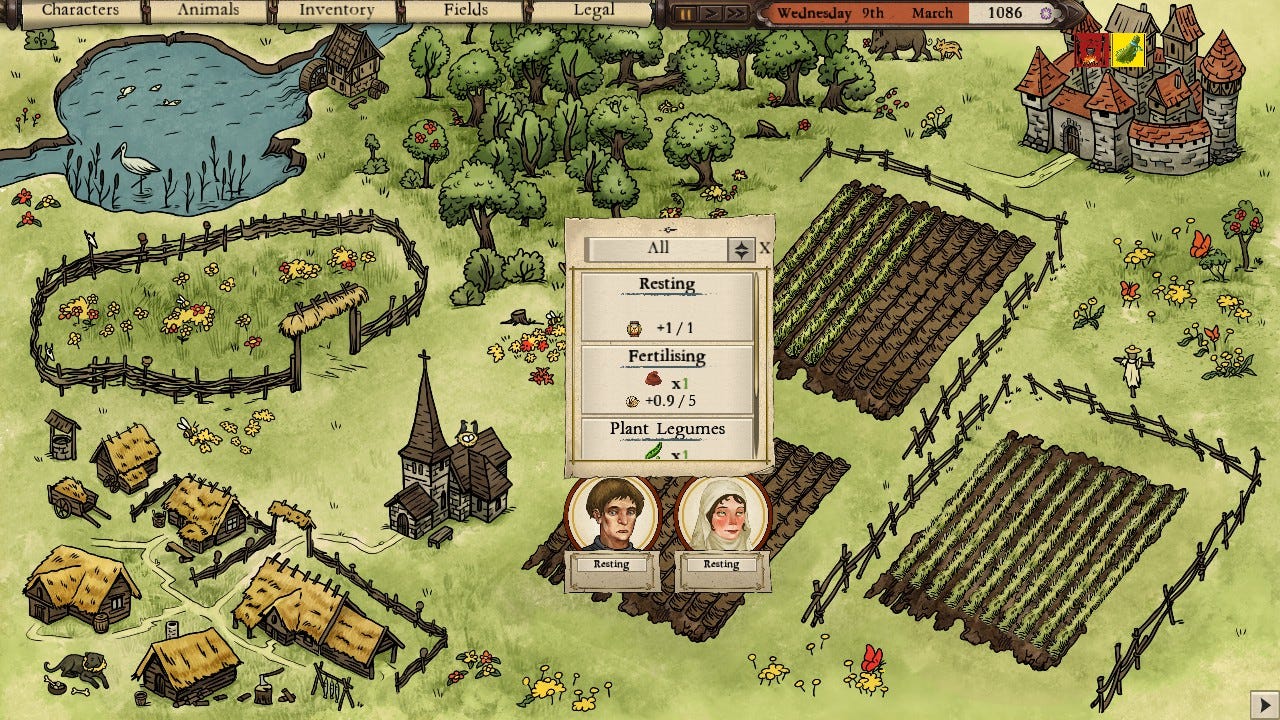Open the Inventory menu
The width and height of the screenshot is (1280, 720).
tap(336, 11)
